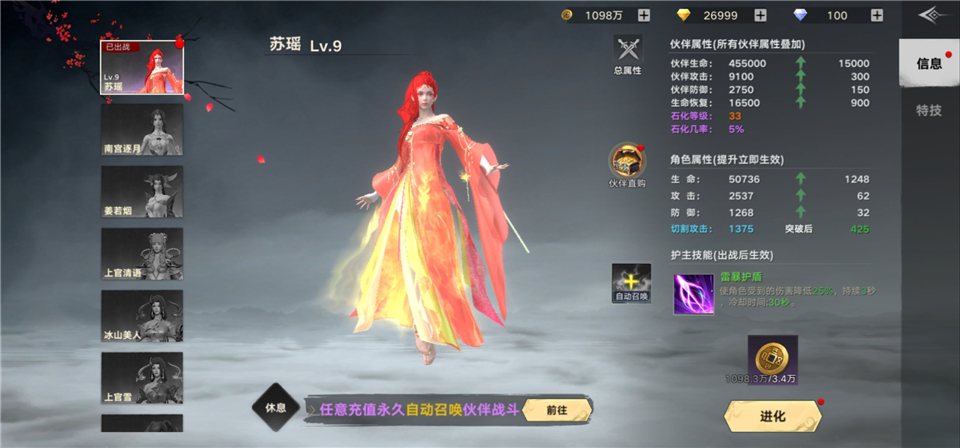
Task: Switch to the 信息 tab
Action: click(x=929, y=64)
